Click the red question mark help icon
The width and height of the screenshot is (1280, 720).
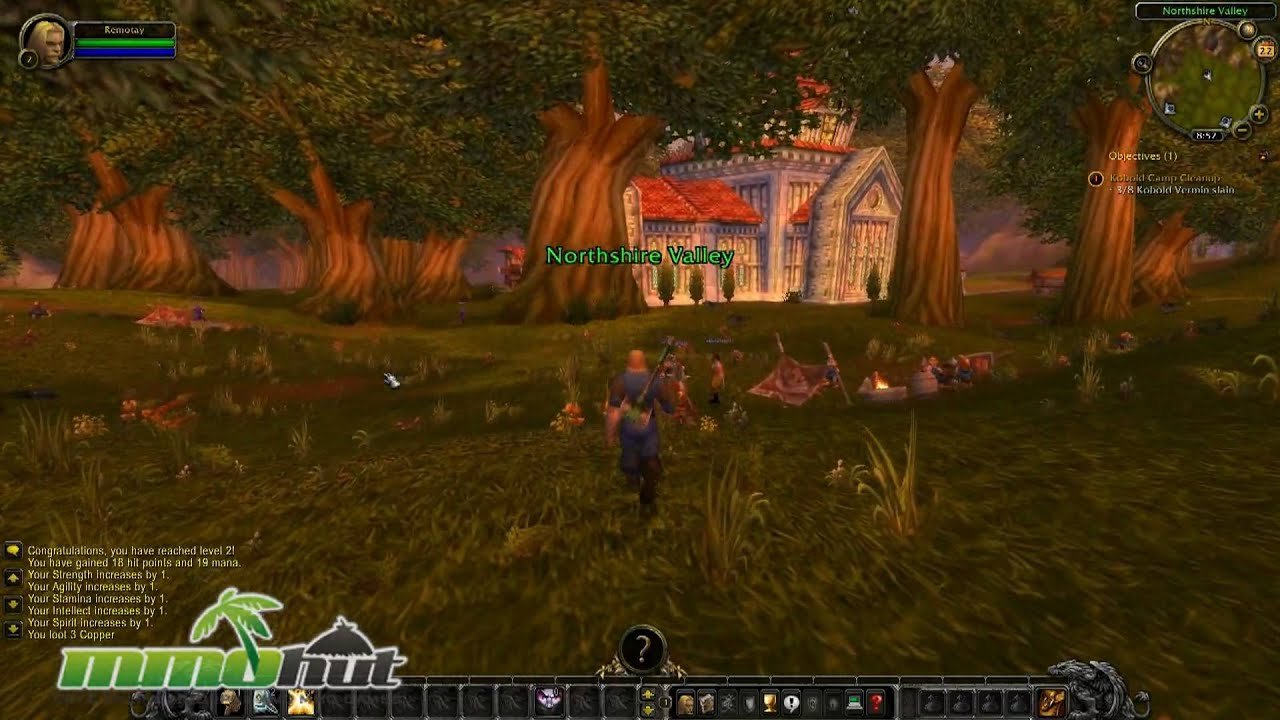[x=875, y=703]
